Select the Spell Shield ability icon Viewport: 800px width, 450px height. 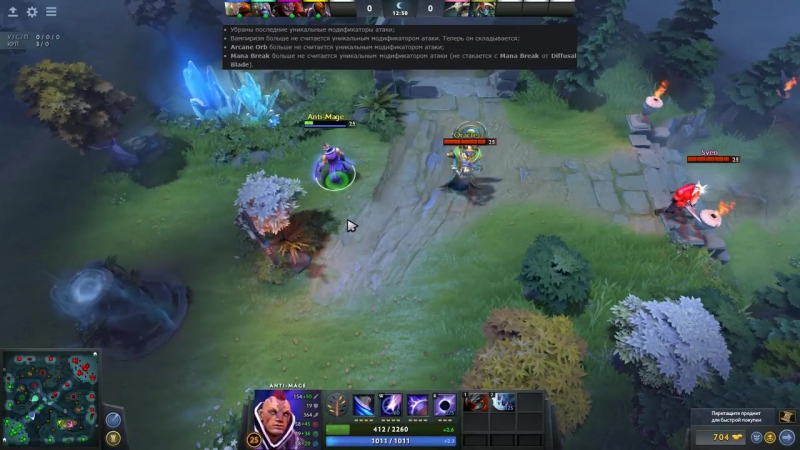point(418,405)
